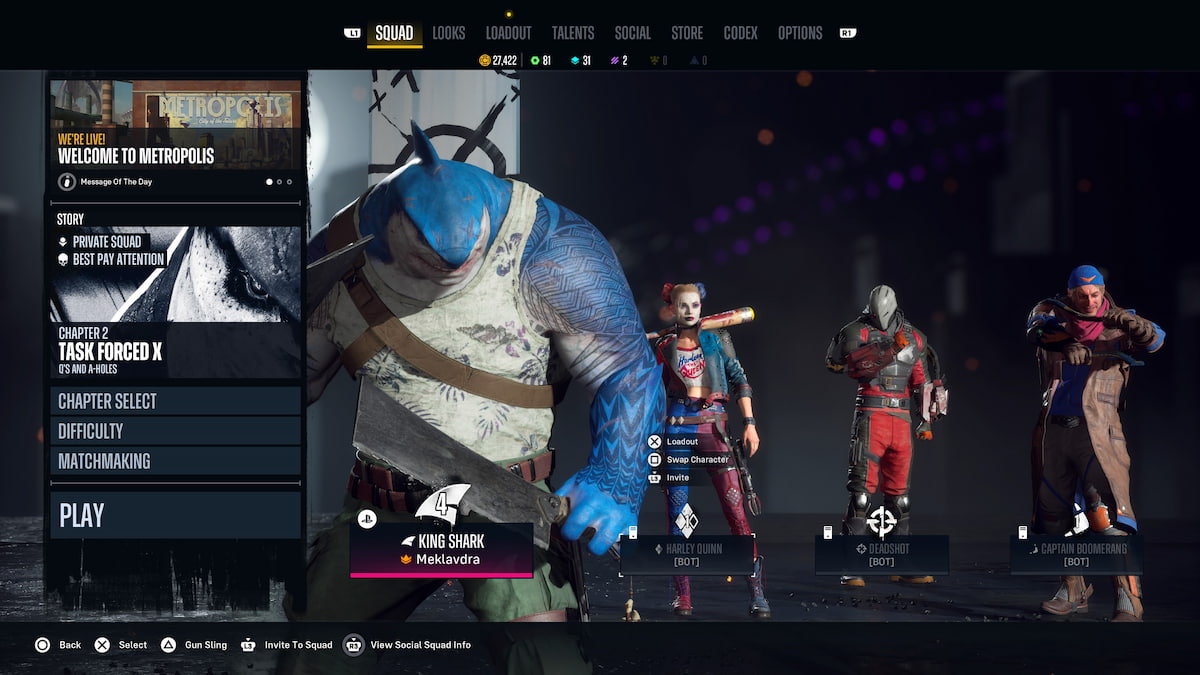Click the Invite option in the squad popup

click(x=677, y=478)
